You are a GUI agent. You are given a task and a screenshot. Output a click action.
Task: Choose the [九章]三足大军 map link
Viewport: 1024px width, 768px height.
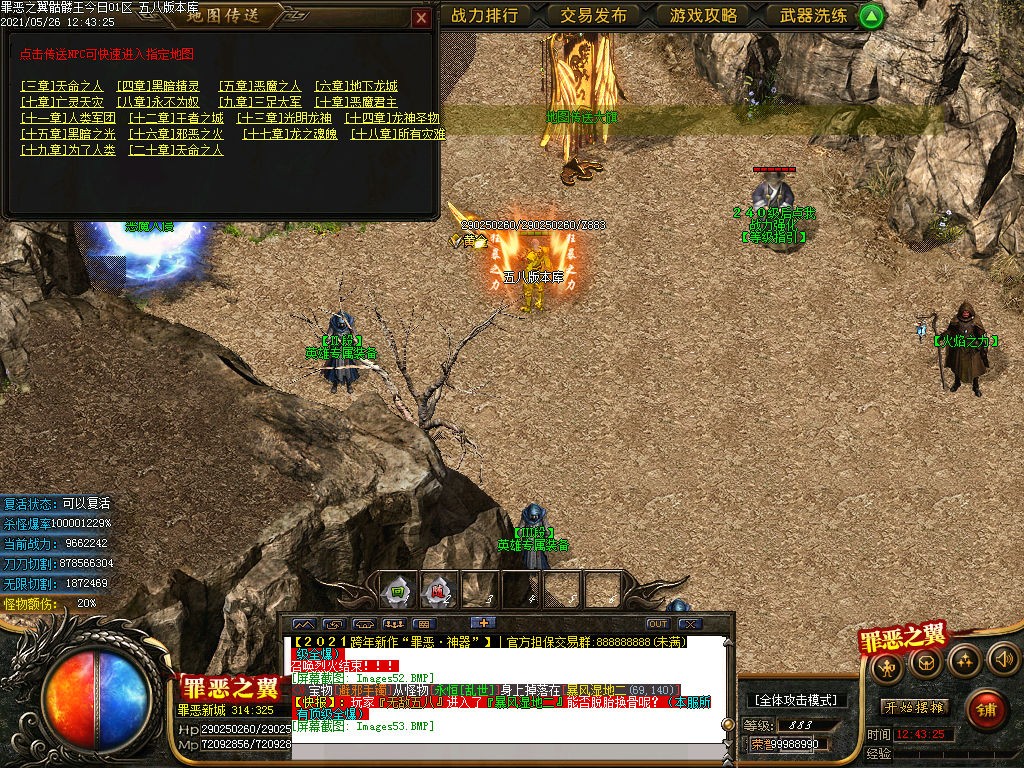(x=259, y=102)
